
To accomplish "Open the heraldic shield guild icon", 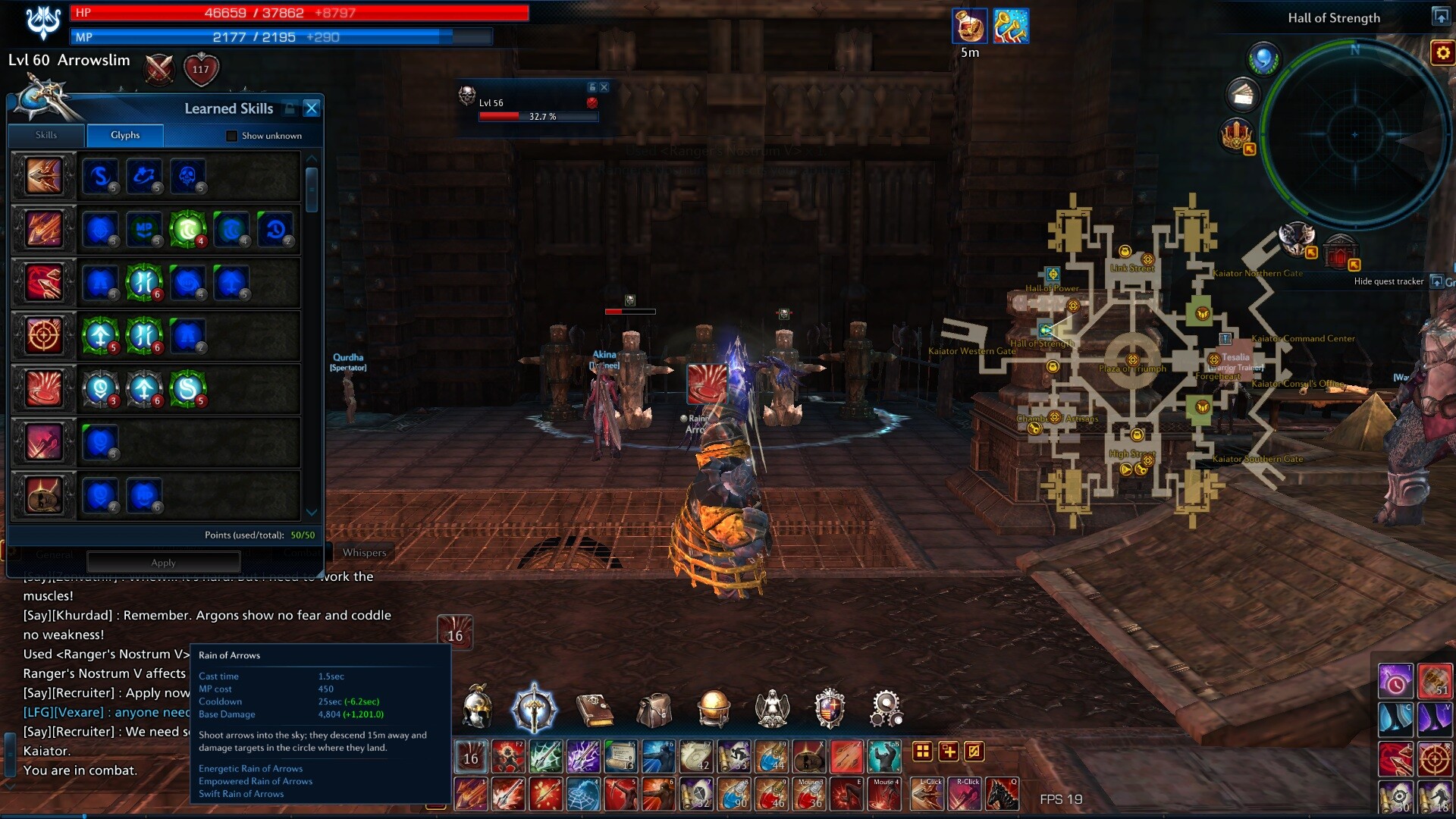I will click(x=830, y=708).
